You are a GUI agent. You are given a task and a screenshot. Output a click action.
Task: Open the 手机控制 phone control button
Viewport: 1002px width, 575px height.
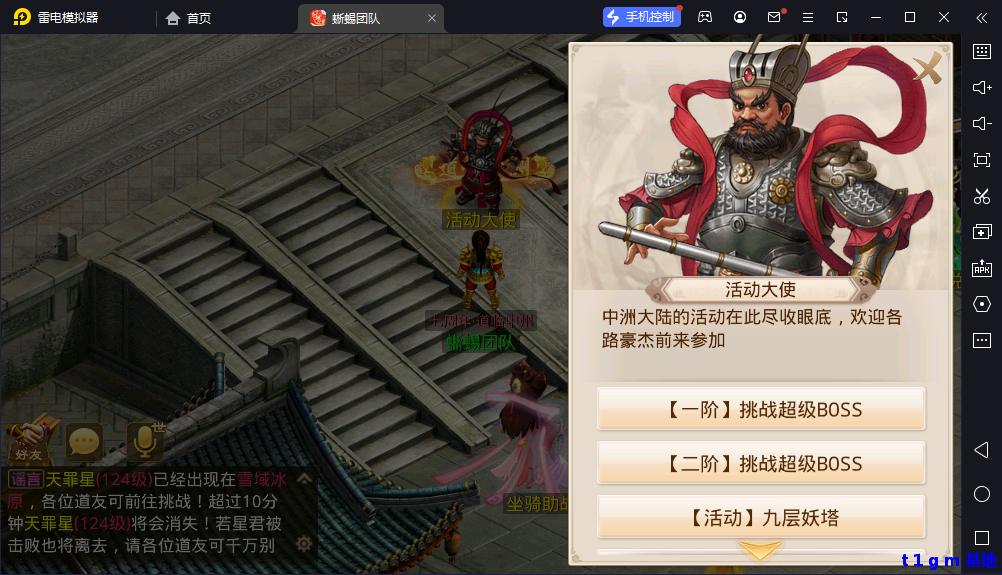(x=640, y=17)
